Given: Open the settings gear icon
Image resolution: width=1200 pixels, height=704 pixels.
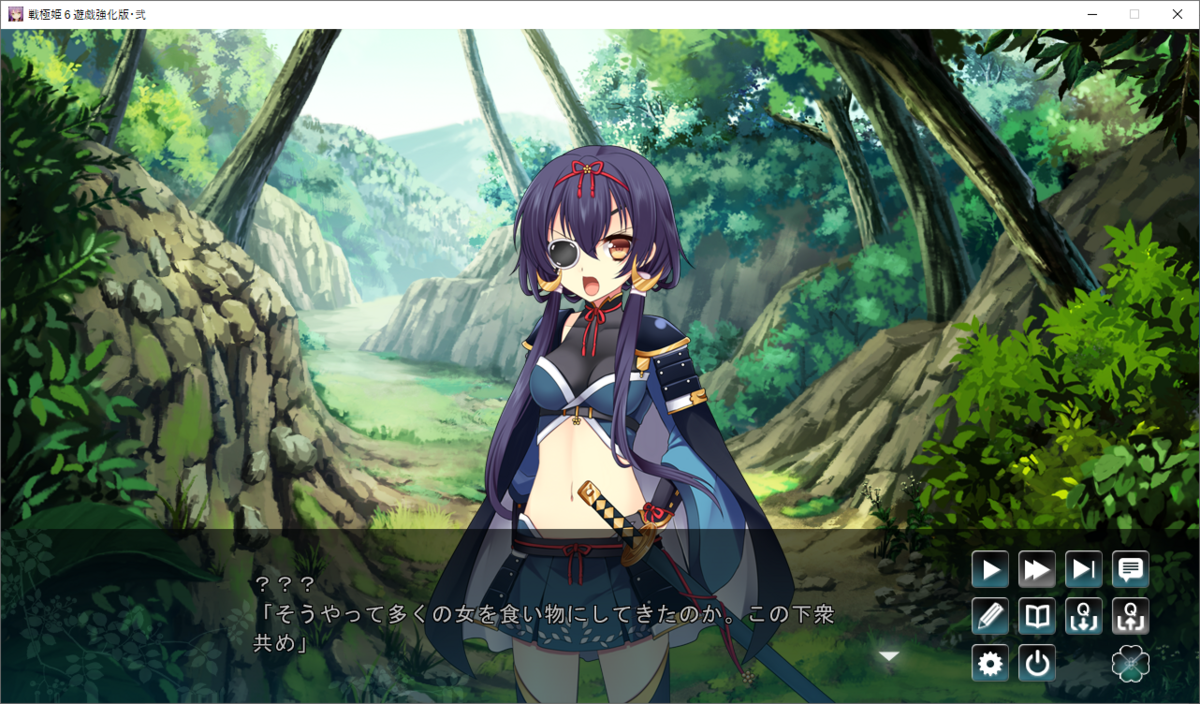Looking at the screenshot, I should [x=990, y=663].
